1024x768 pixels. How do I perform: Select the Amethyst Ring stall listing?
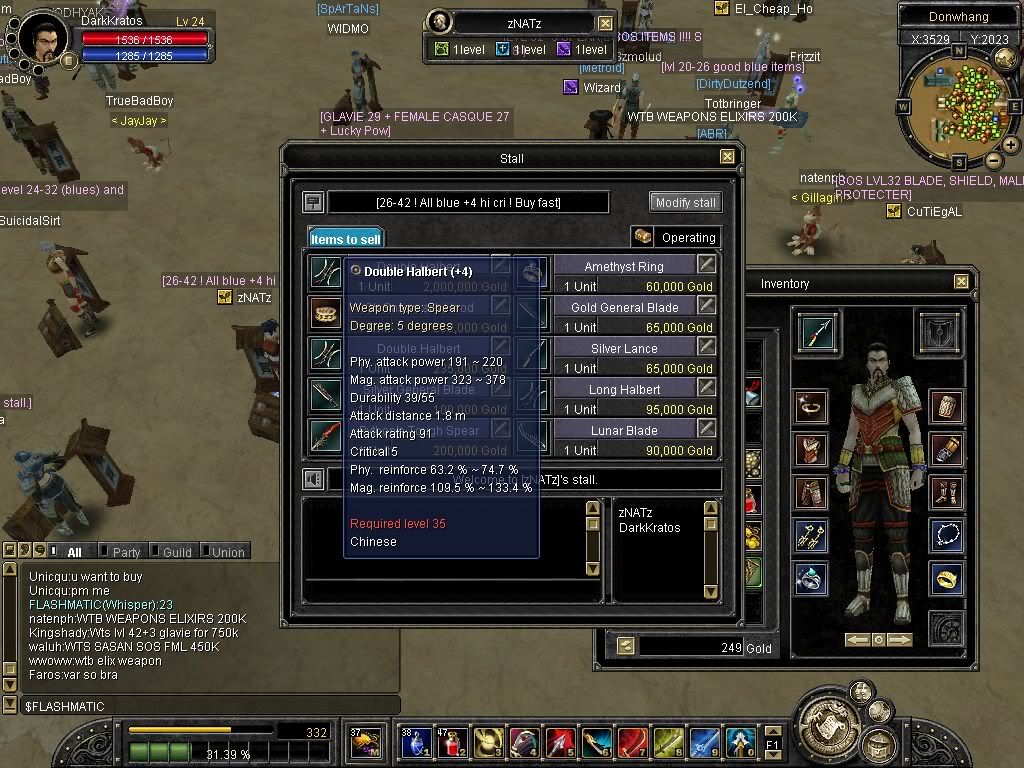624,266
